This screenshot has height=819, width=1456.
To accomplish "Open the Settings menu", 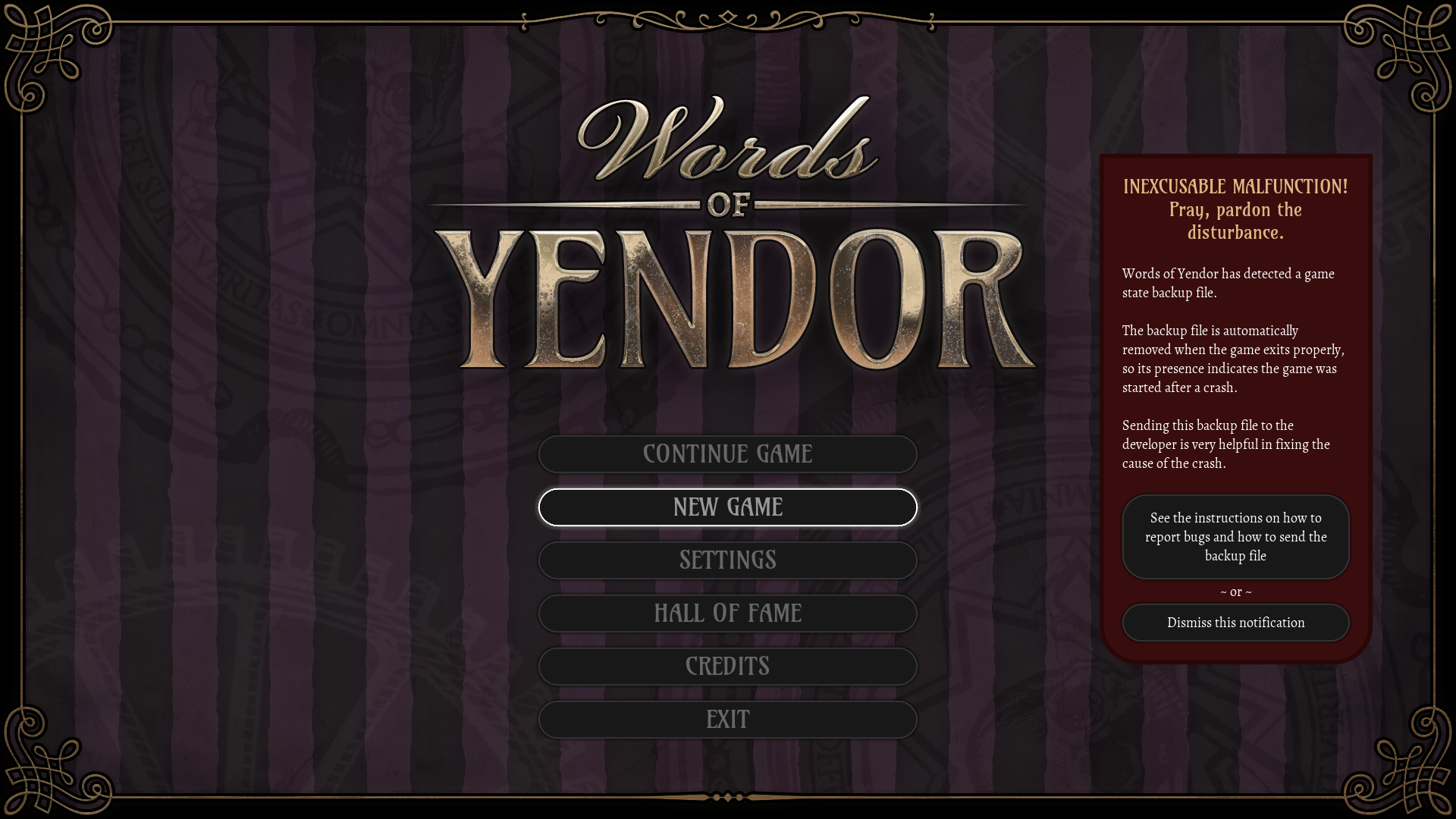I will coord(727,560).
